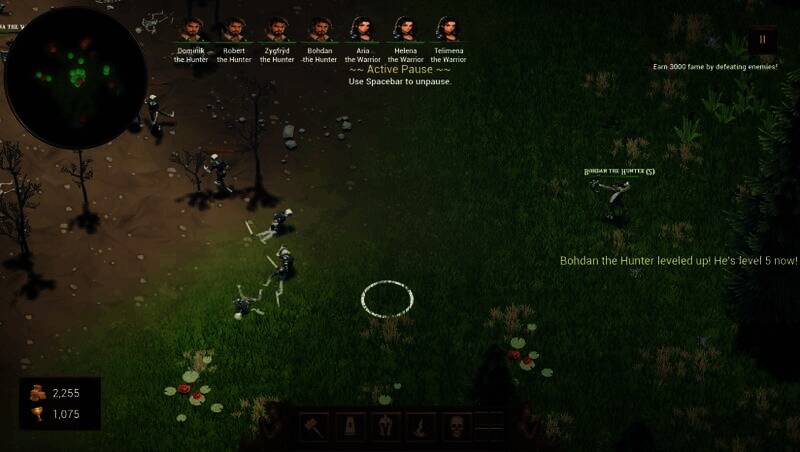Select Dominik the Hunter's portrait
The width and height of the screenshot is (800, 452).
(x=191, y=28)
